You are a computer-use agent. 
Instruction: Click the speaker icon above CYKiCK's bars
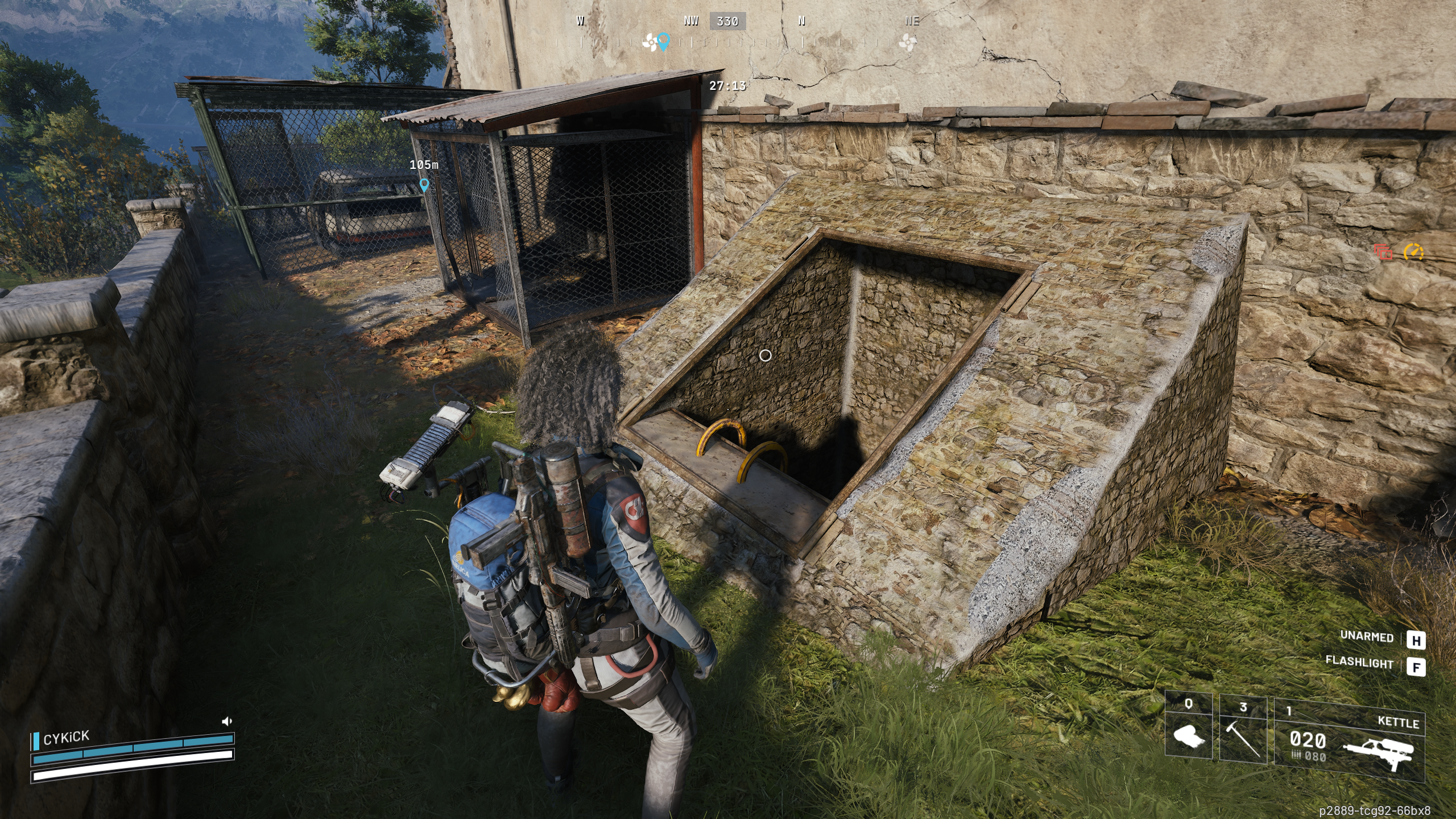226,721
